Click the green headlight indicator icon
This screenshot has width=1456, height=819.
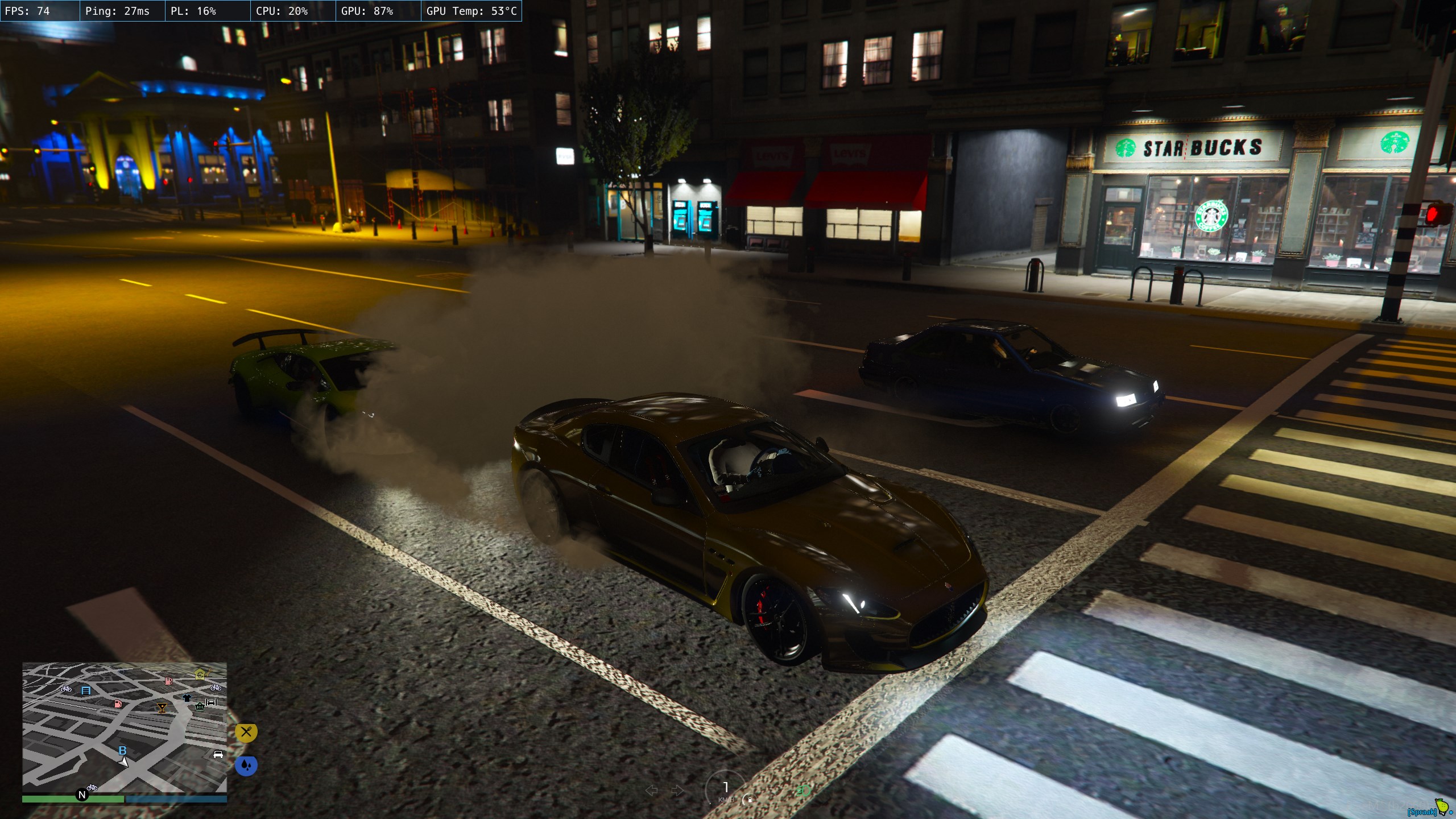(804, 790)
